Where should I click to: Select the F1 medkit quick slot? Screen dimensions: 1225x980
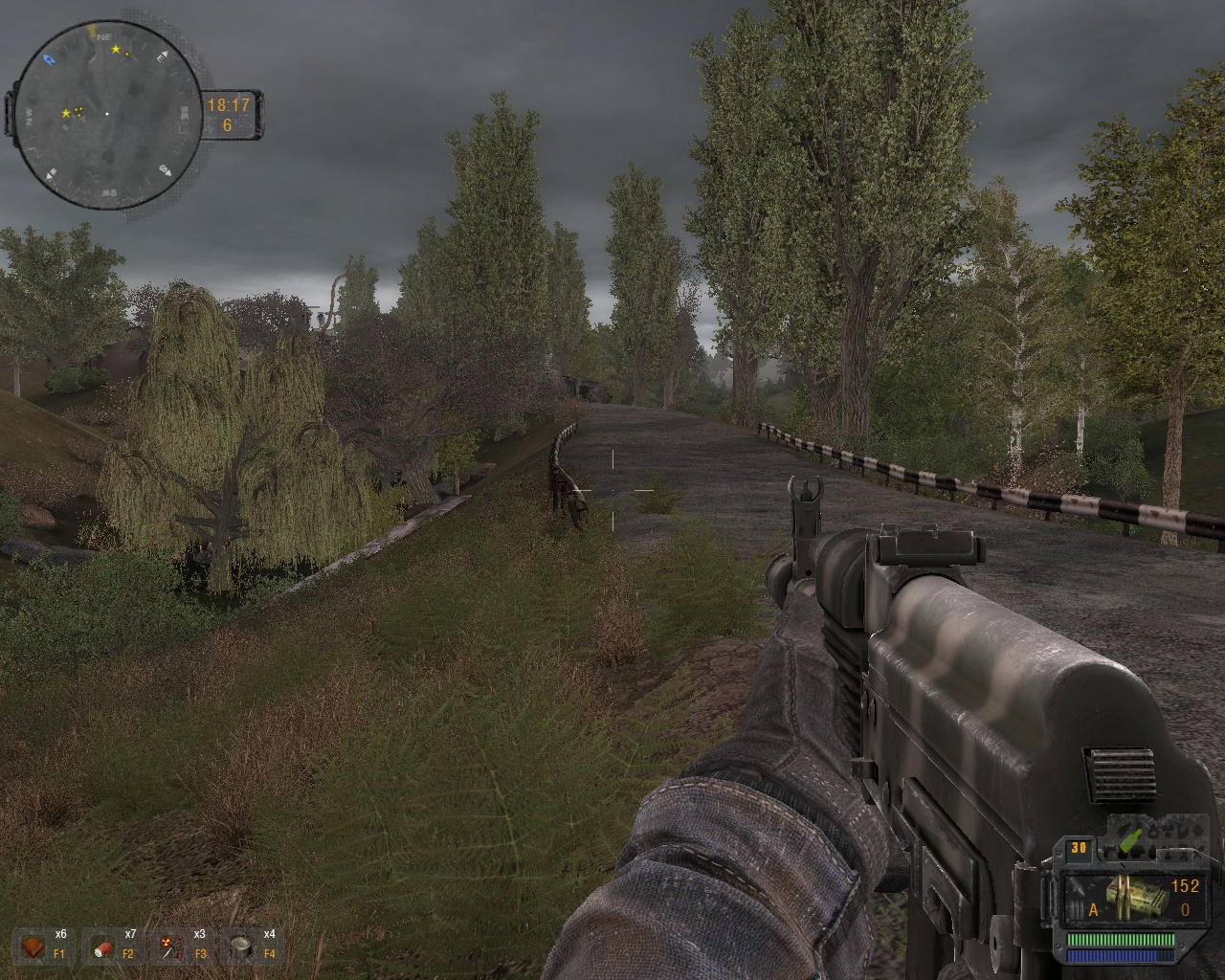click(34, 947)
